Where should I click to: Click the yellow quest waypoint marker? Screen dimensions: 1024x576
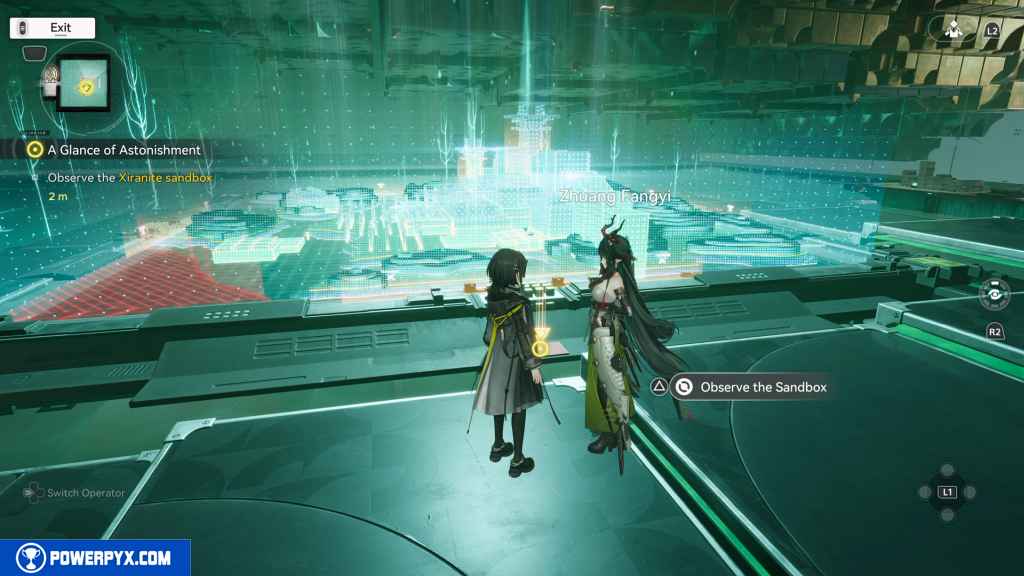[x=540, y=348]
